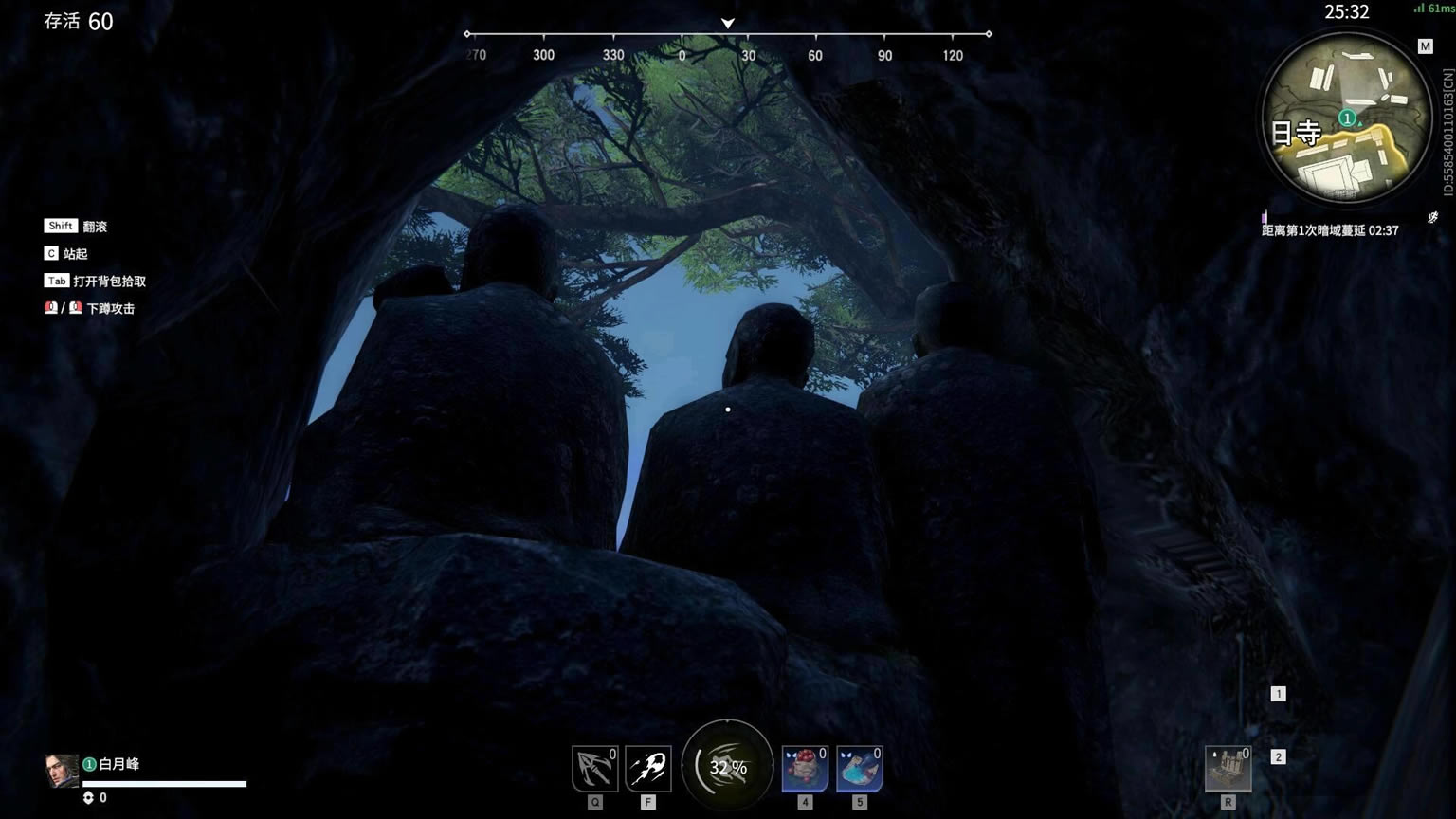Viewport: 1456px width, 819px height.
Task: Click the green player marker on minimap
Action: (x=1347, y=118)
